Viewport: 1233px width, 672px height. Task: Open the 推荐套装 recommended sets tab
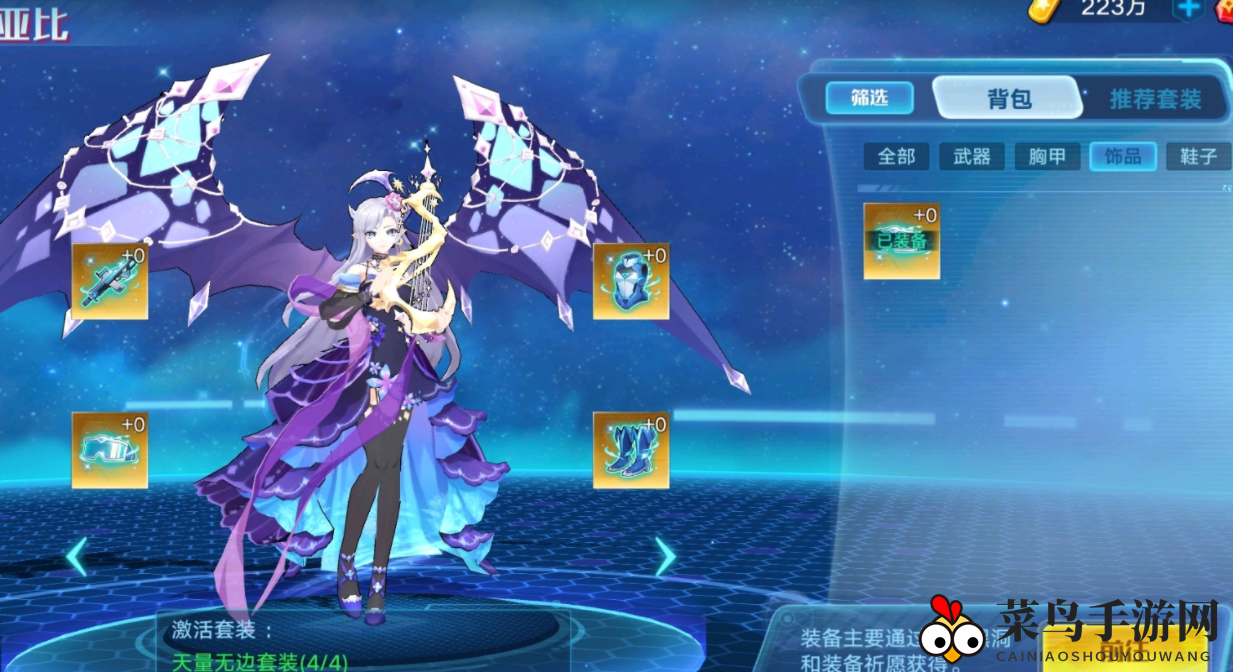(1154, 99)
